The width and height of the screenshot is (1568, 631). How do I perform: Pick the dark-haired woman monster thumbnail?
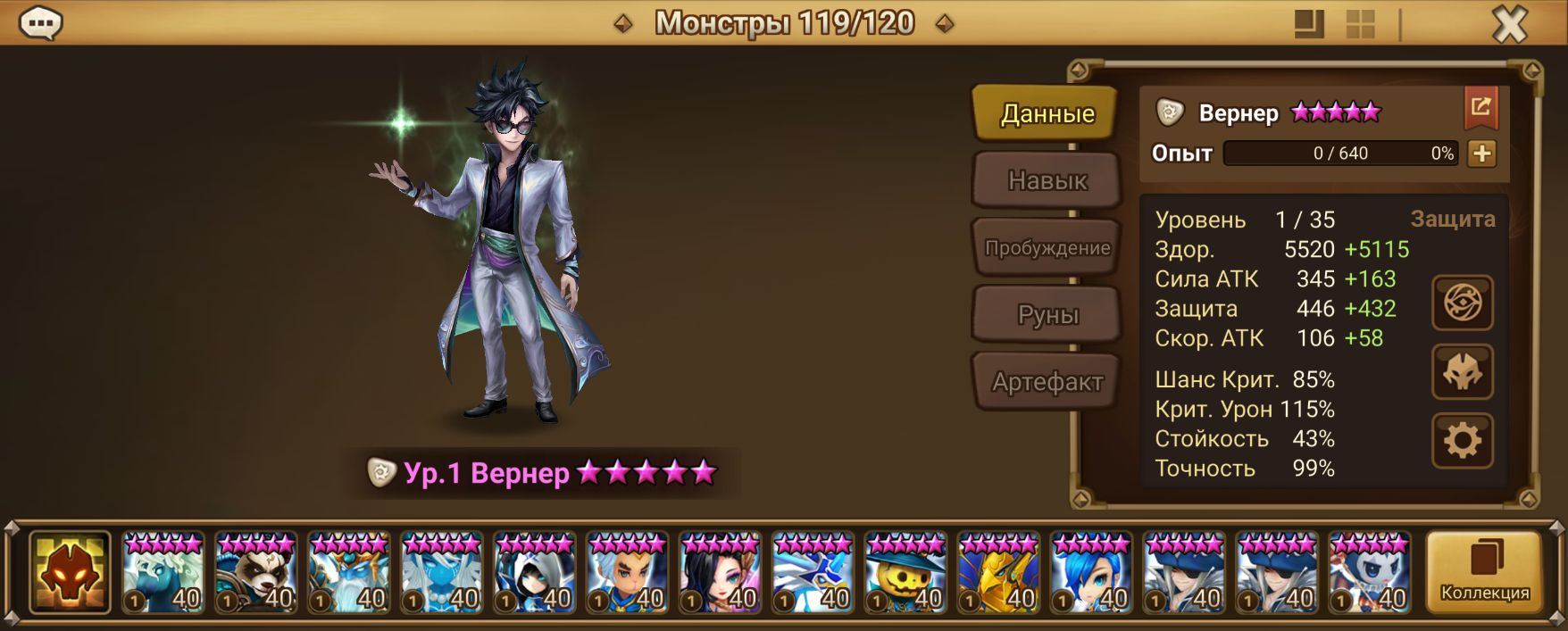tap(721, 573)
